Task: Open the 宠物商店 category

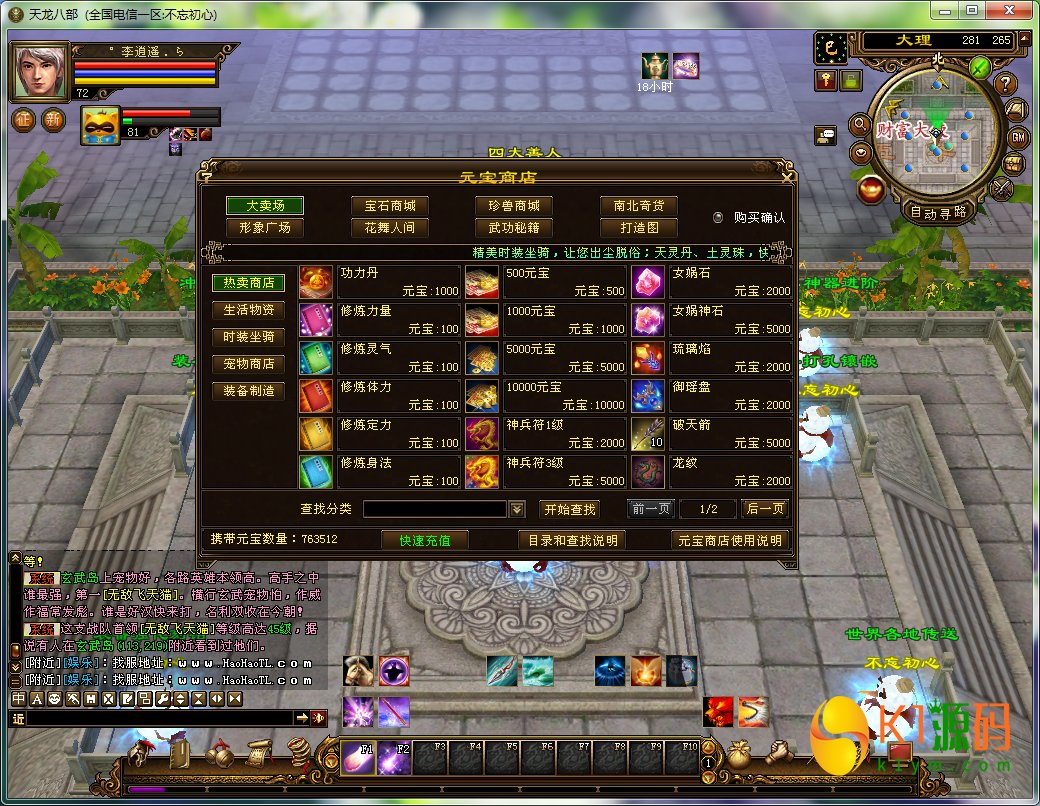Action: [x=248, y=364]
